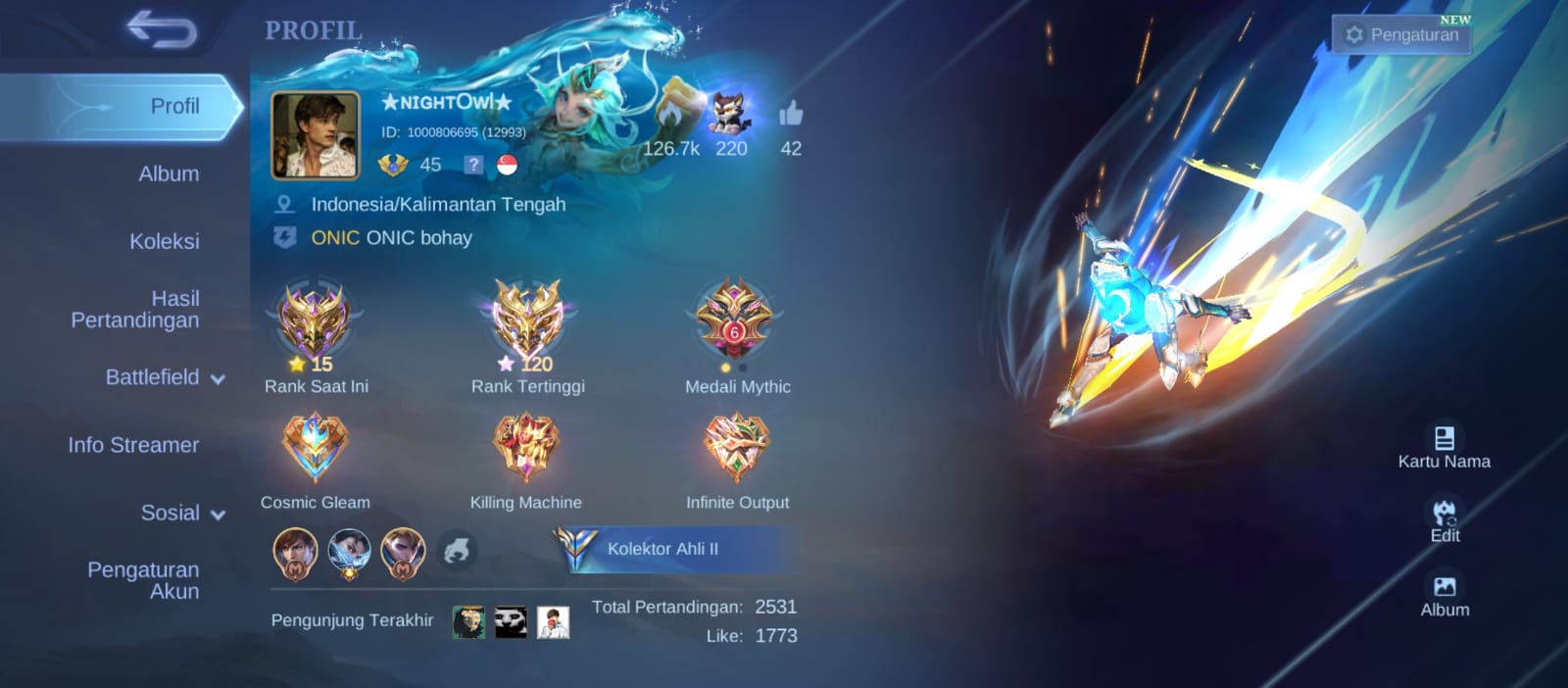Click the Edit button
The height and width of the screenshot is (688, 1568).
tap(1445, 521)
